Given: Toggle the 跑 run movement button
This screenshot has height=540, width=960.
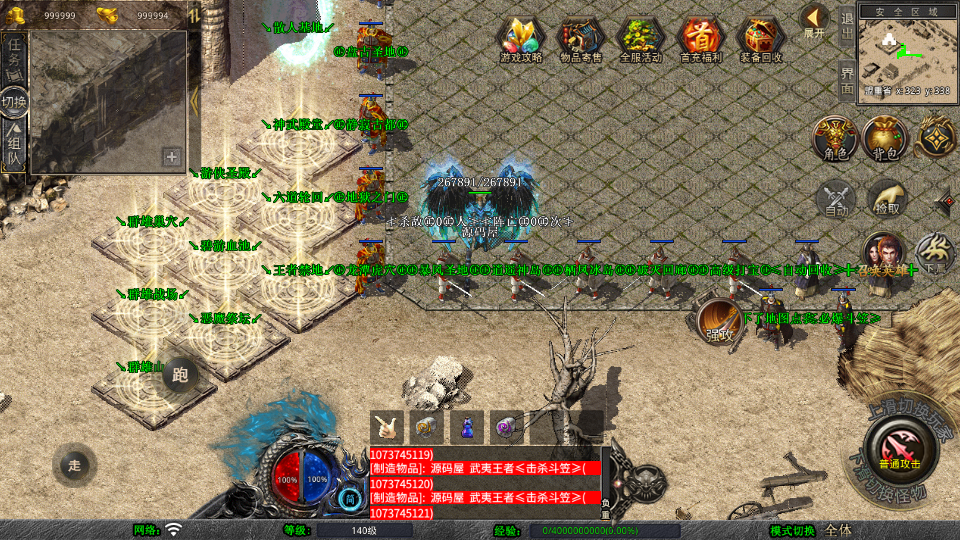Looking at the screenshot, I should tap(180, 375).
